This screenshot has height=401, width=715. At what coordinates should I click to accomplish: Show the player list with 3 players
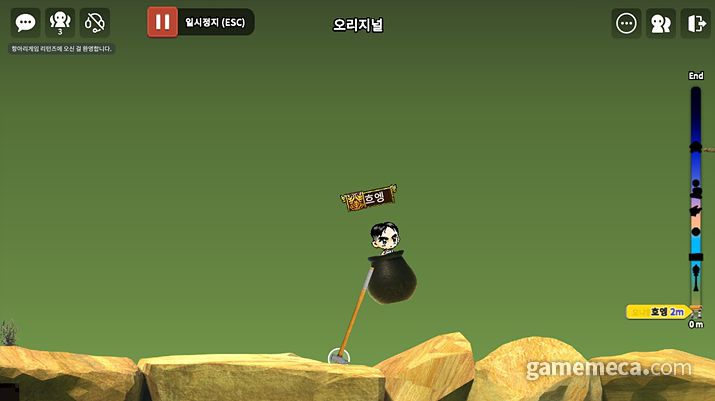60,22
